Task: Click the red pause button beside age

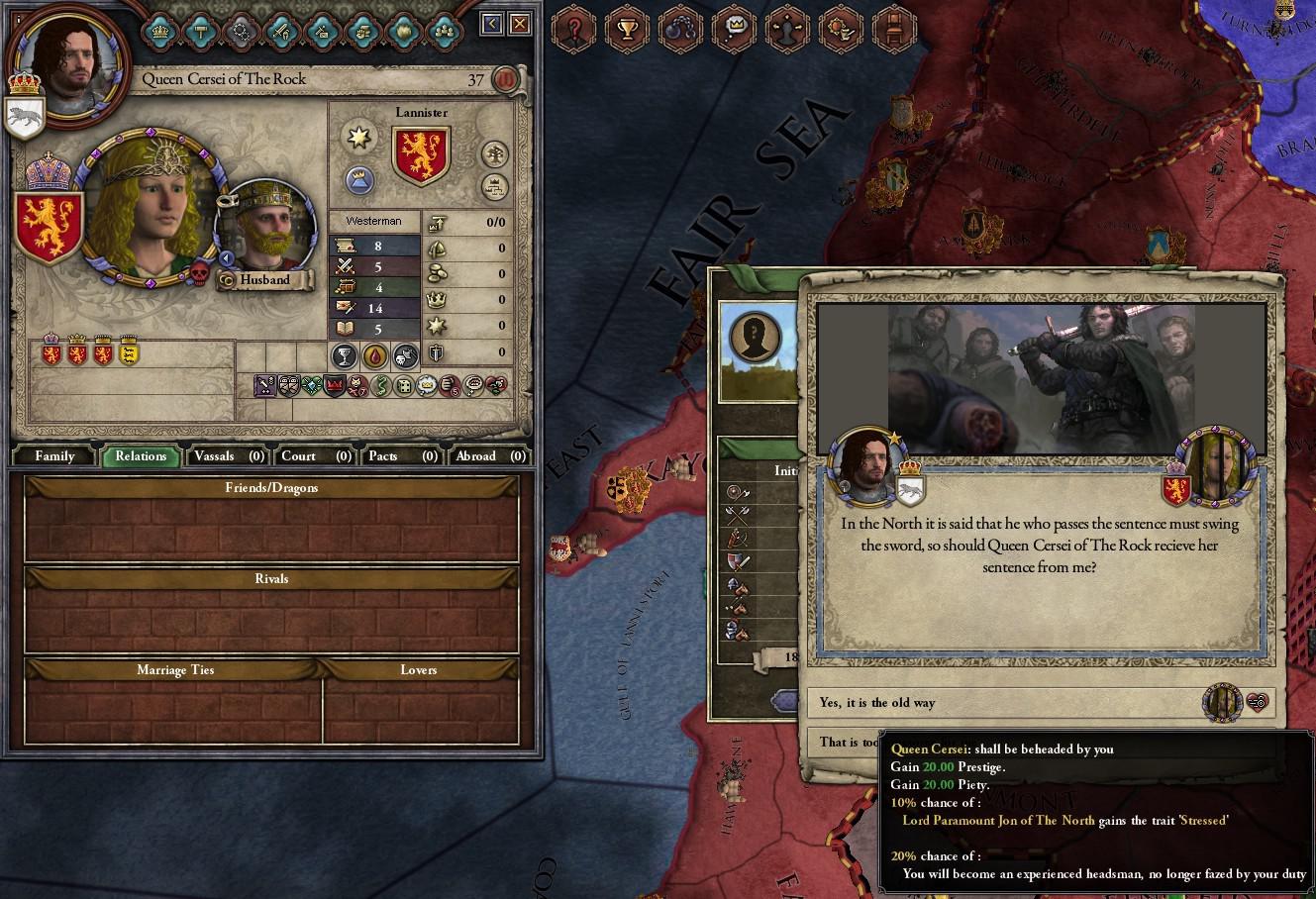Action: [506, 79]
